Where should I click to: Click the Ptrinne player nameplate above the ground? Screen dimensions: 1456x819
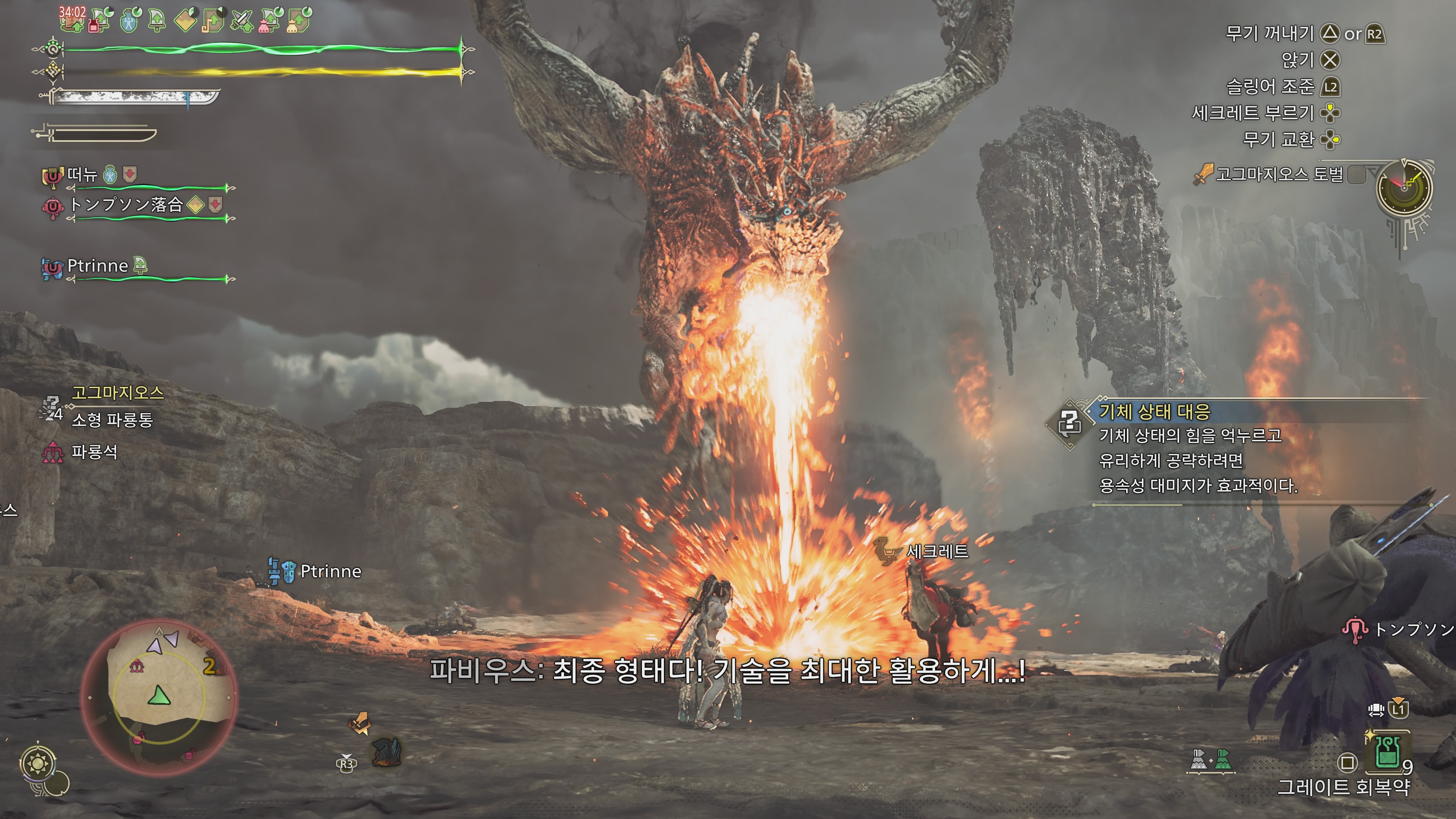coord(330,571)
